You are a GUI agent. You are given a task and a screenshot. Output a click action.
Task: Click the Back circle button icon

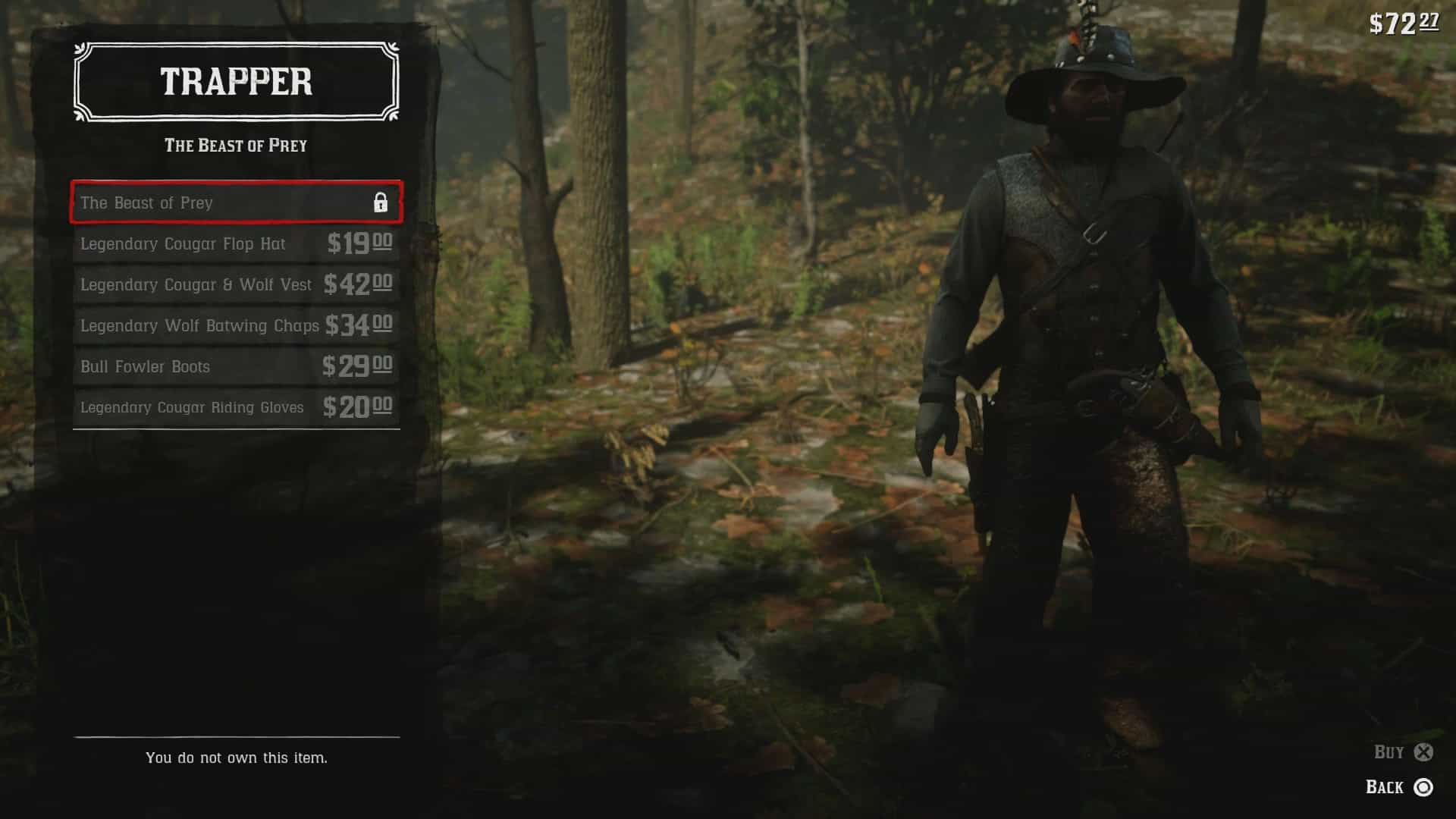click(1424, 788)
